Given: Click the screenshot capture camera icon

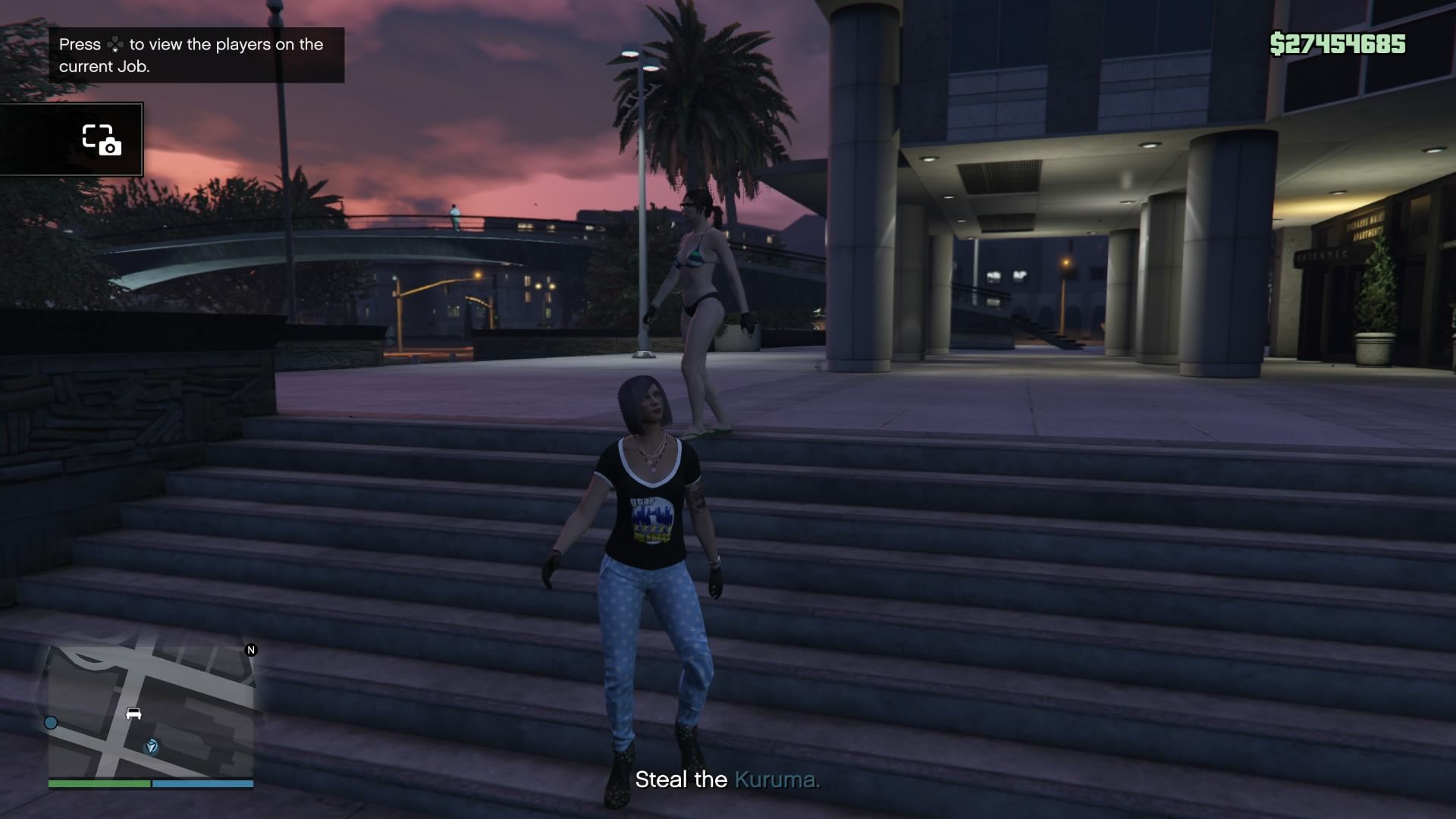Looking at the screenshot, I should pyautogui.click(x=101, y=140).
